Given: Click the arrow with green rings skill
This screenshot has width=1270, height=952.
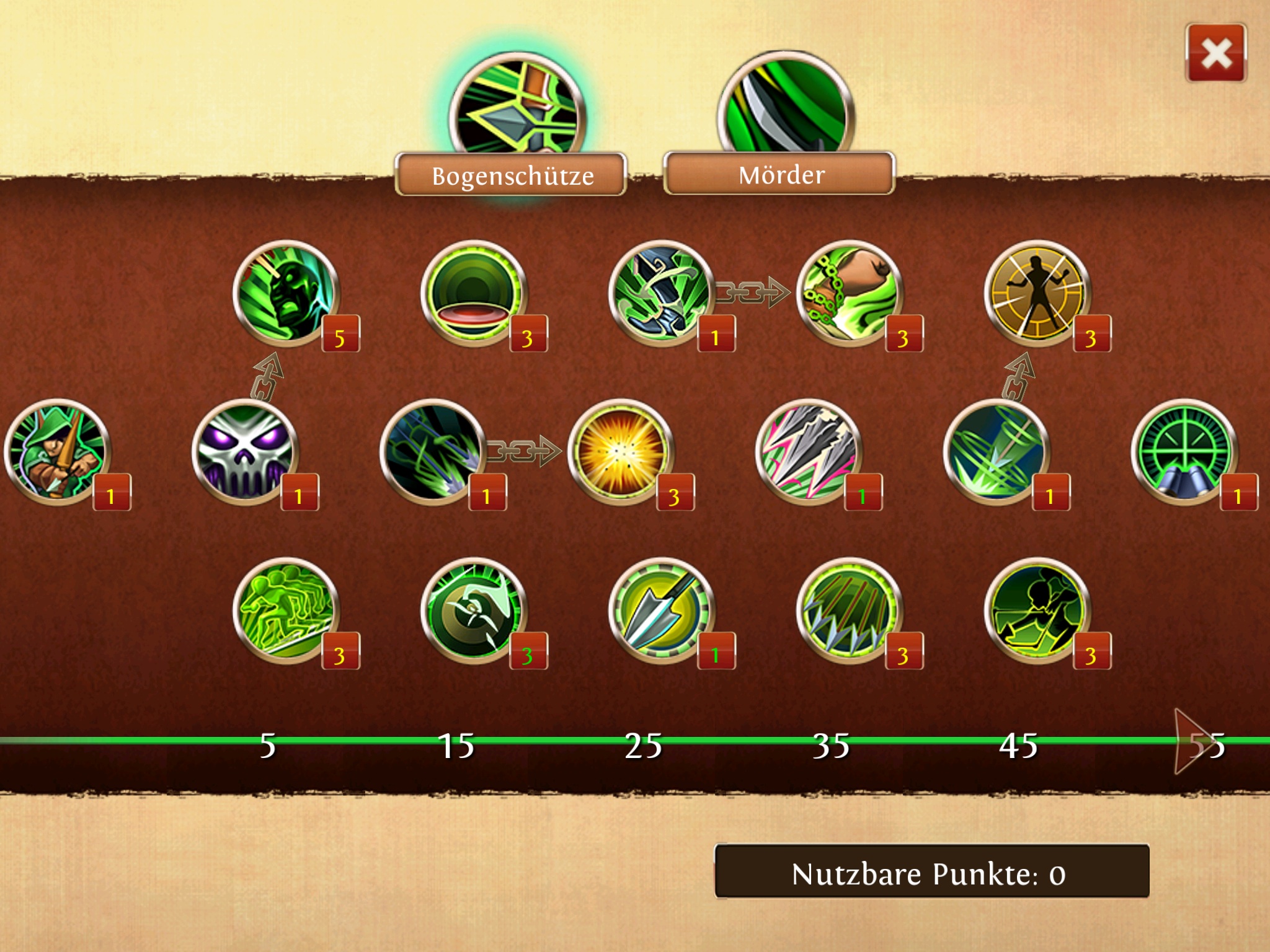Looking at the screenshot, I should click(x=997, y=451).
